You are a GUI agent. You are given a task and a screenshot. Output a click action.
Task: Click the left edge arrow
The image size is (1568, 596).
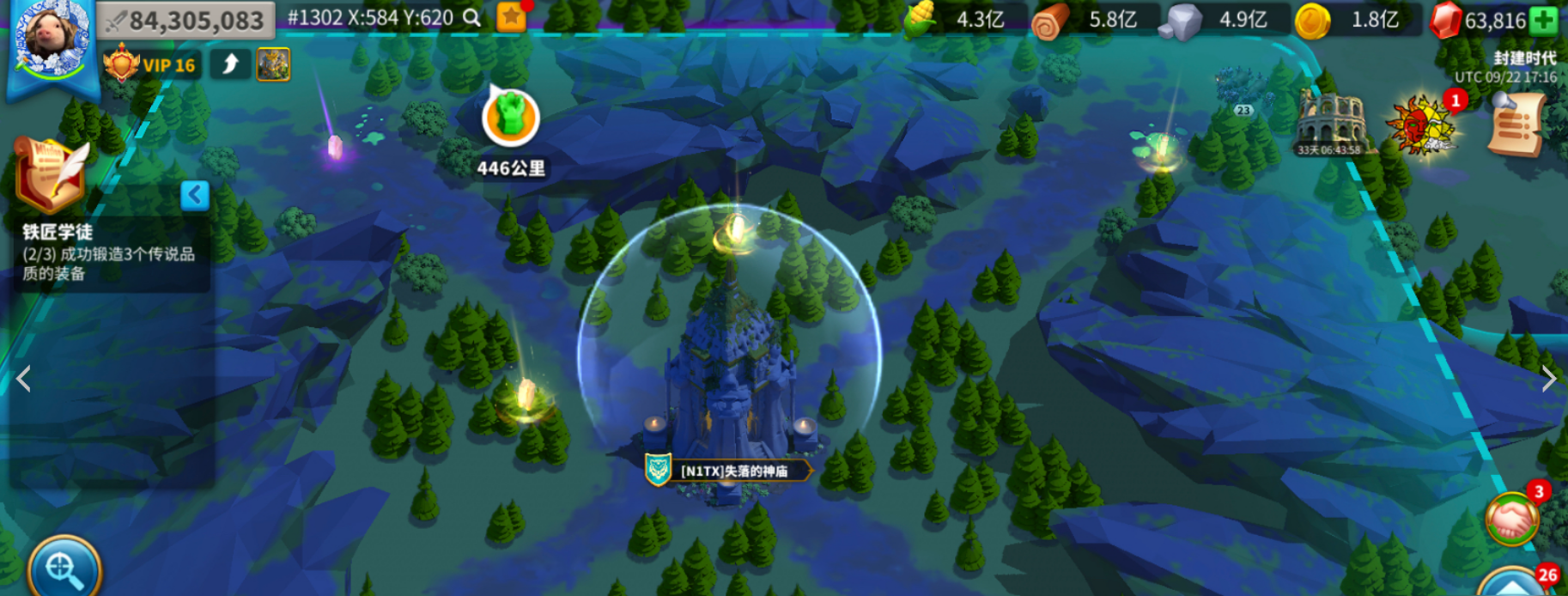[x=23, y=379]
